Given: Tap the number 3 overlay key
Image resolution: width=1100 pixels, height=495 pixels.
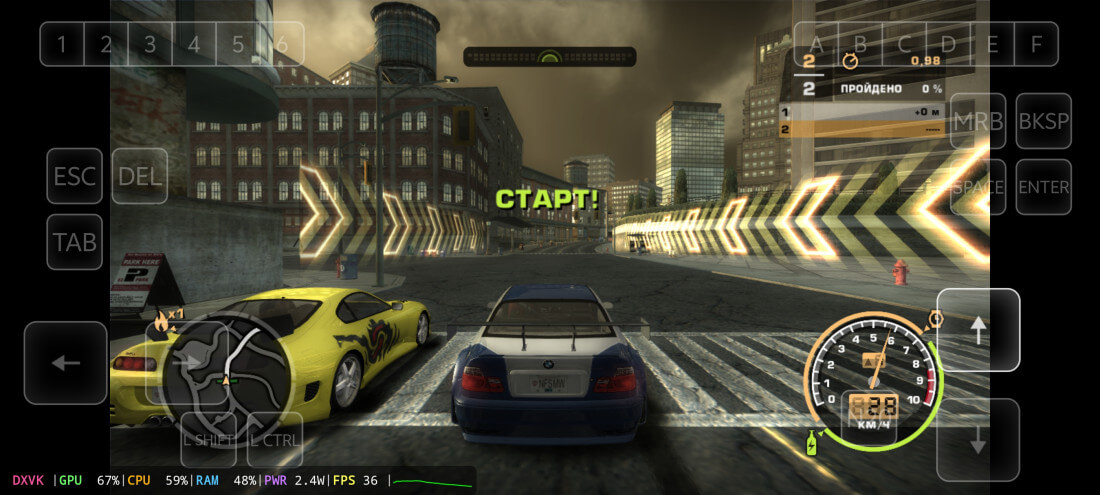Looking at the screenshot, I should point(150,44).
